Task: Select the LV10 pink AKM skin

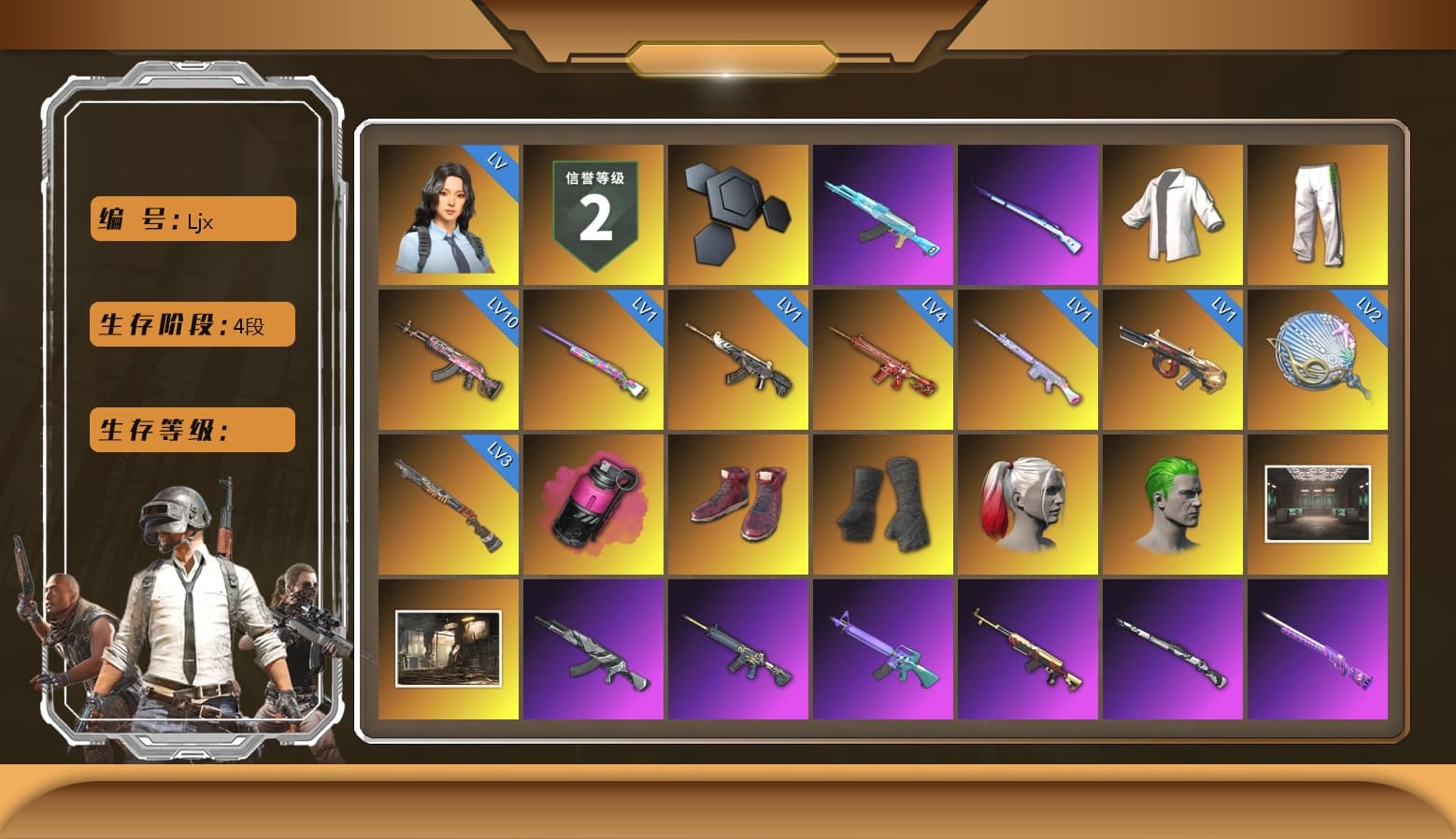Action: click(447, 358)
